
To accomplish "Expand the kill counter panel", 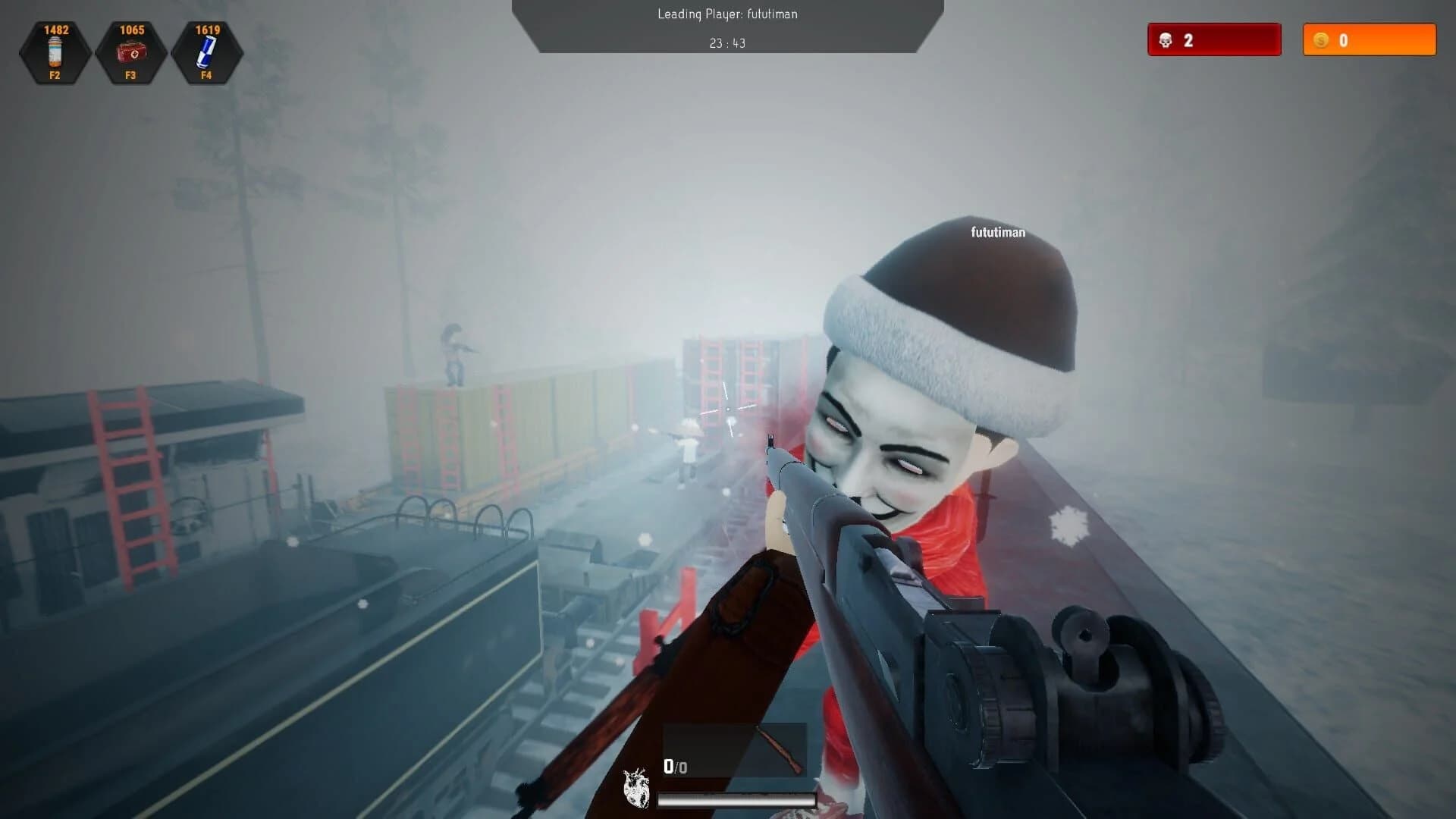I will pos(1213,40).
